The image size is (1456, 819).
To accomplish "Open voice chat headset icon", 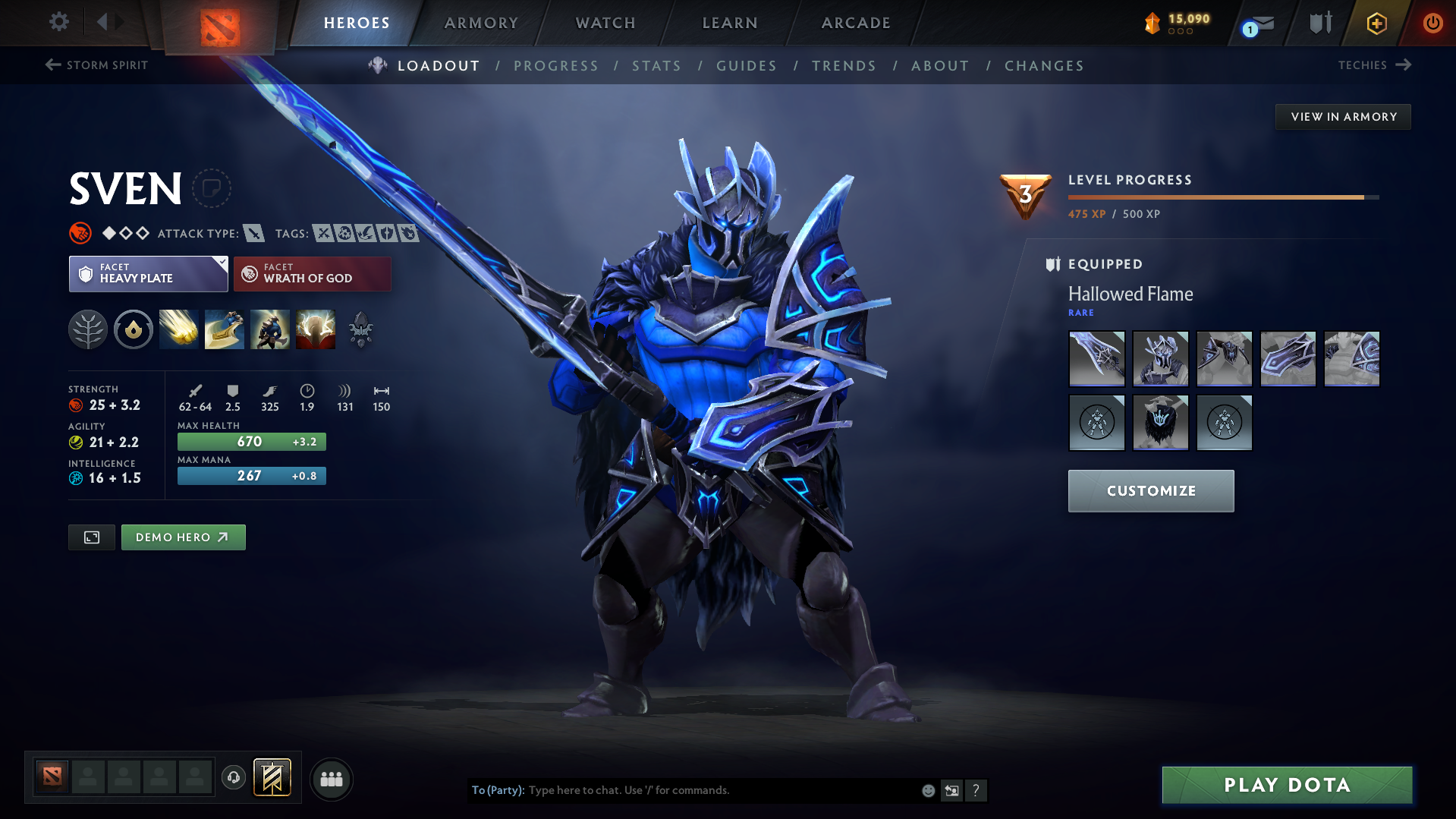I will [233, 778].
